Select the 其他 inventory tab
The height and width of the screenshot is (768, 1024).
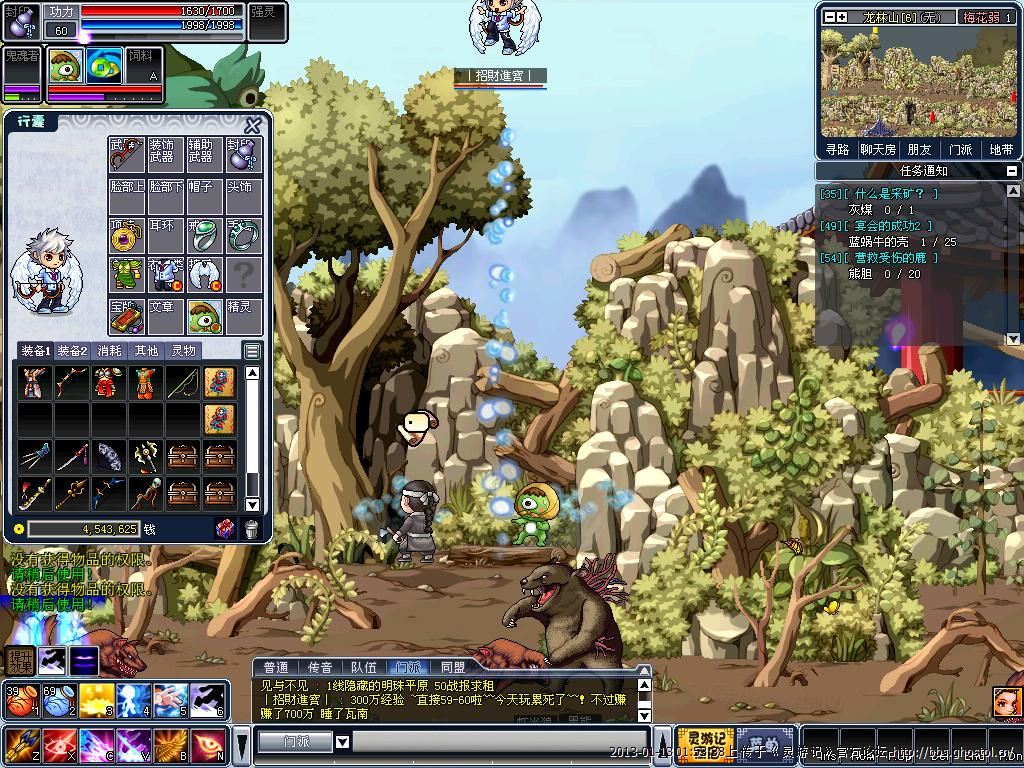147,351
